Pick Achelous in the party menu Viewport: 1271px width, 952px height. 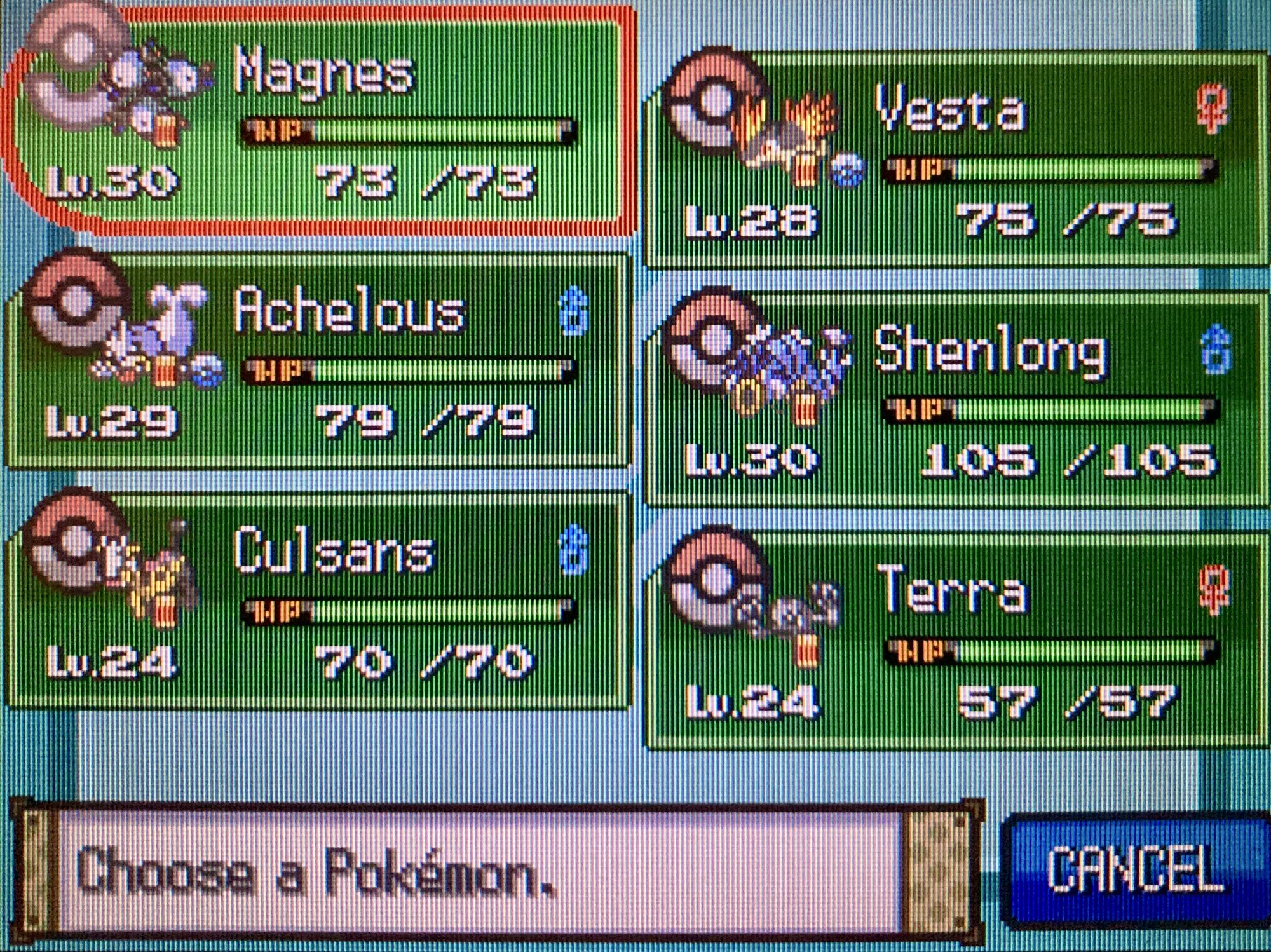[318, 361]
